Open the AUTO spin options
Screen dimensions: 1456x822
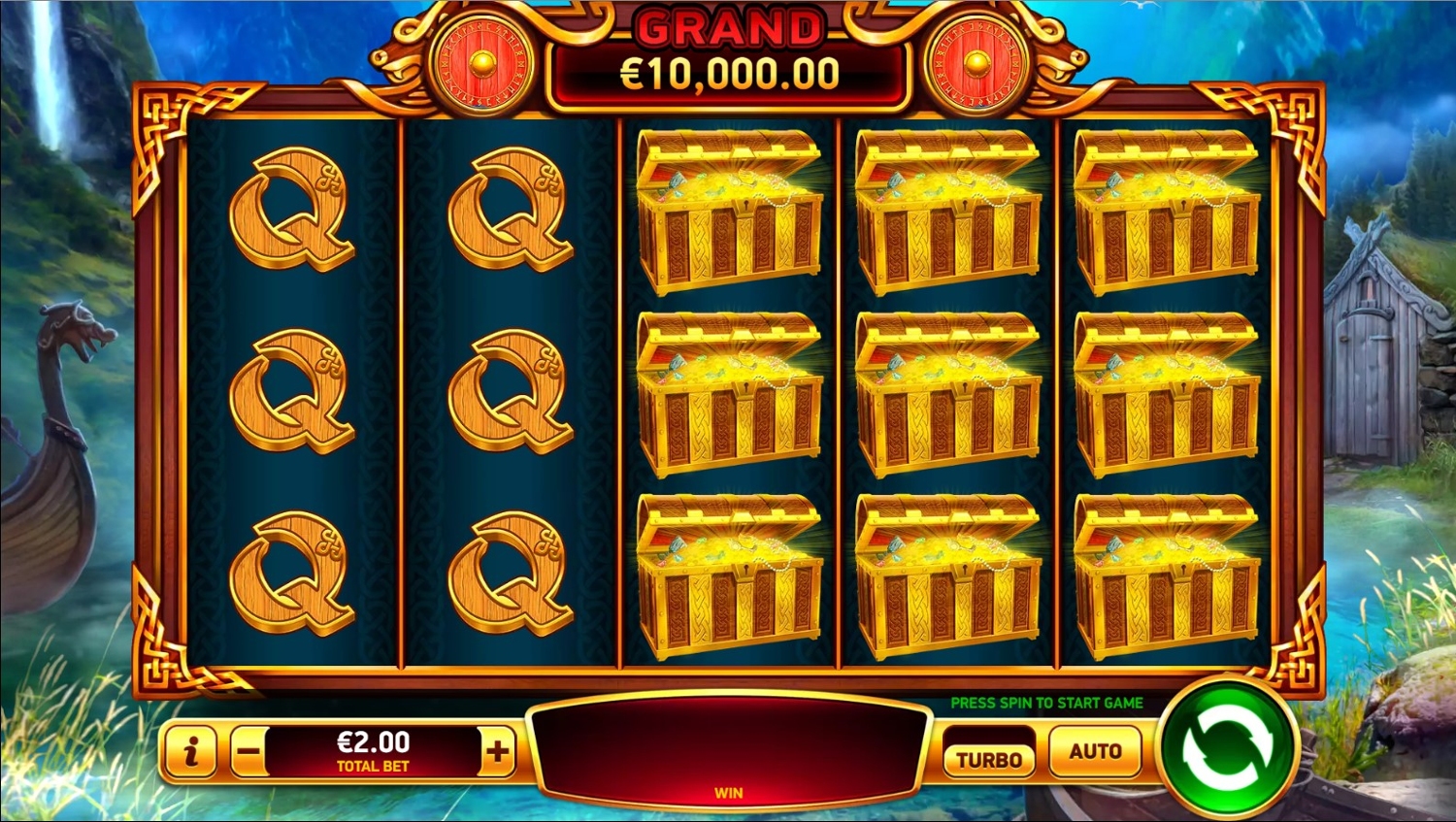click(x=1095, y=751)
